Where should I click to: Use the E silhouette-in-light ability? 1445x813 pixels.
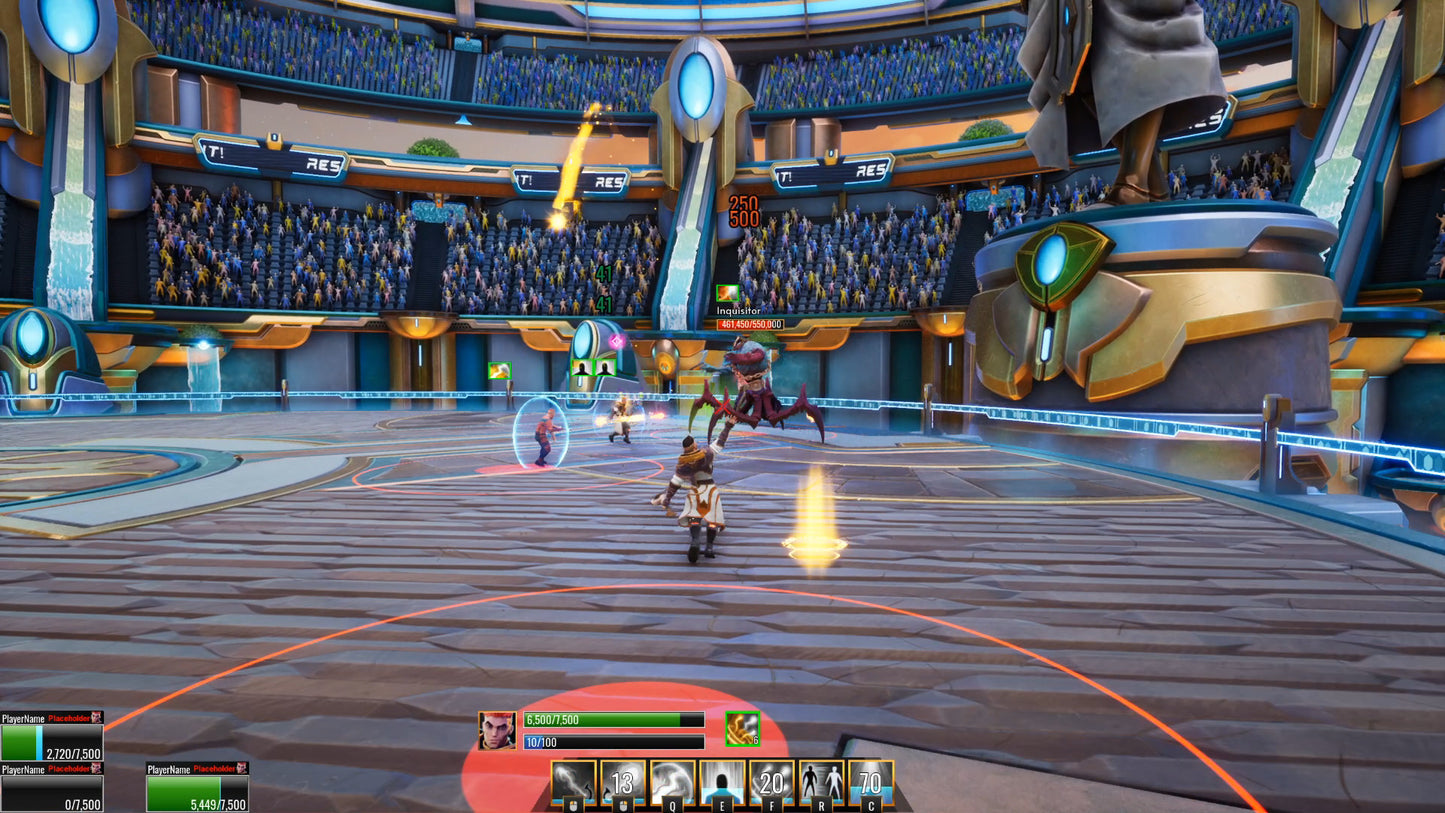(722, 782)
